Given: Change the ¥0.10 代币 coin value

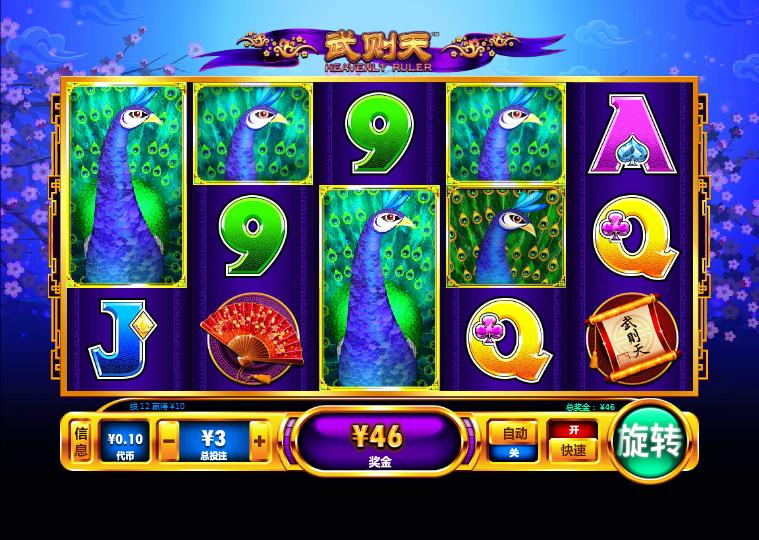Looking at the screenshot, I should (125, 440).
